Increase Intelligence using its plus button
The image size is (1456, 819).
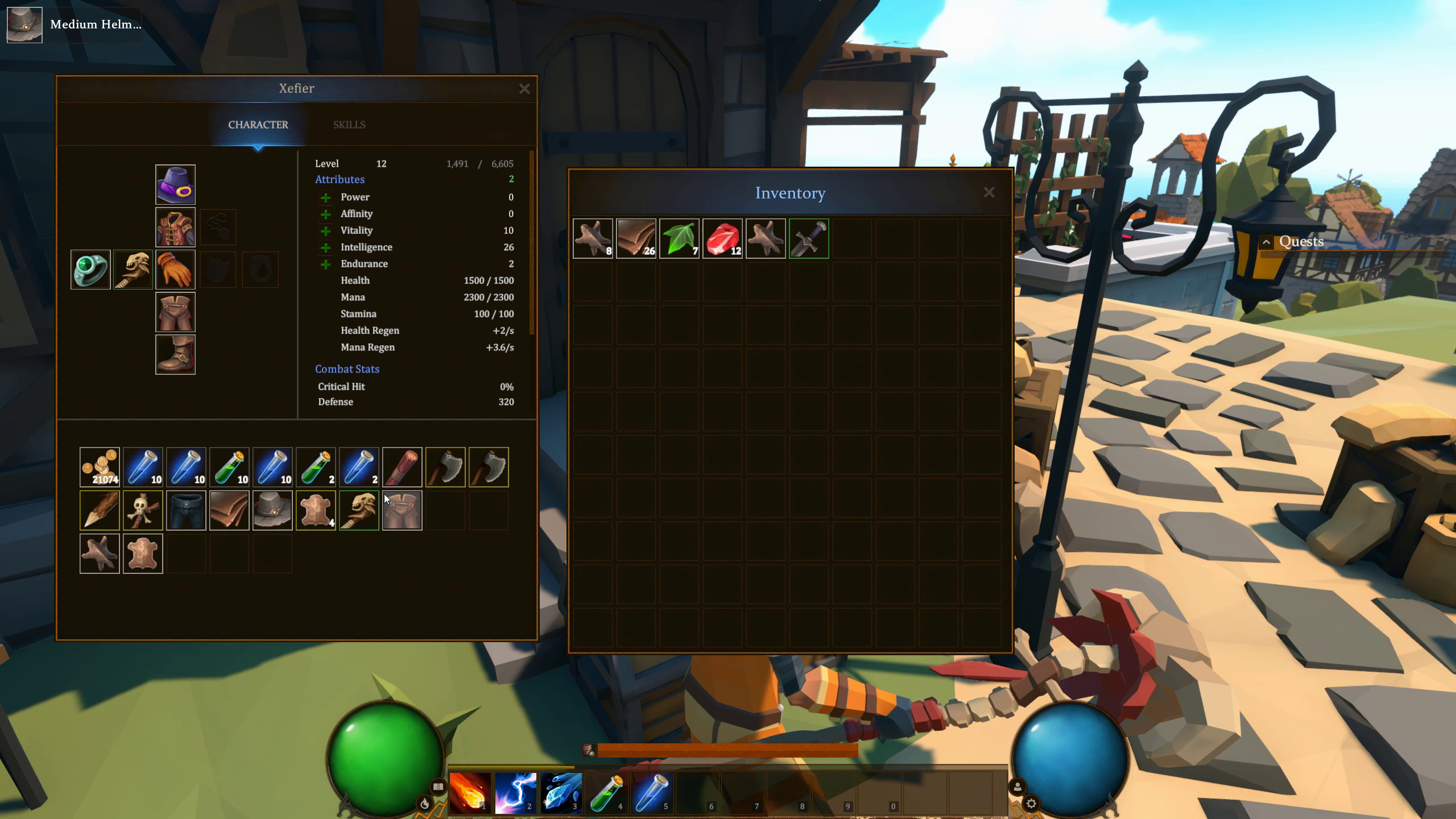[325, 247]
